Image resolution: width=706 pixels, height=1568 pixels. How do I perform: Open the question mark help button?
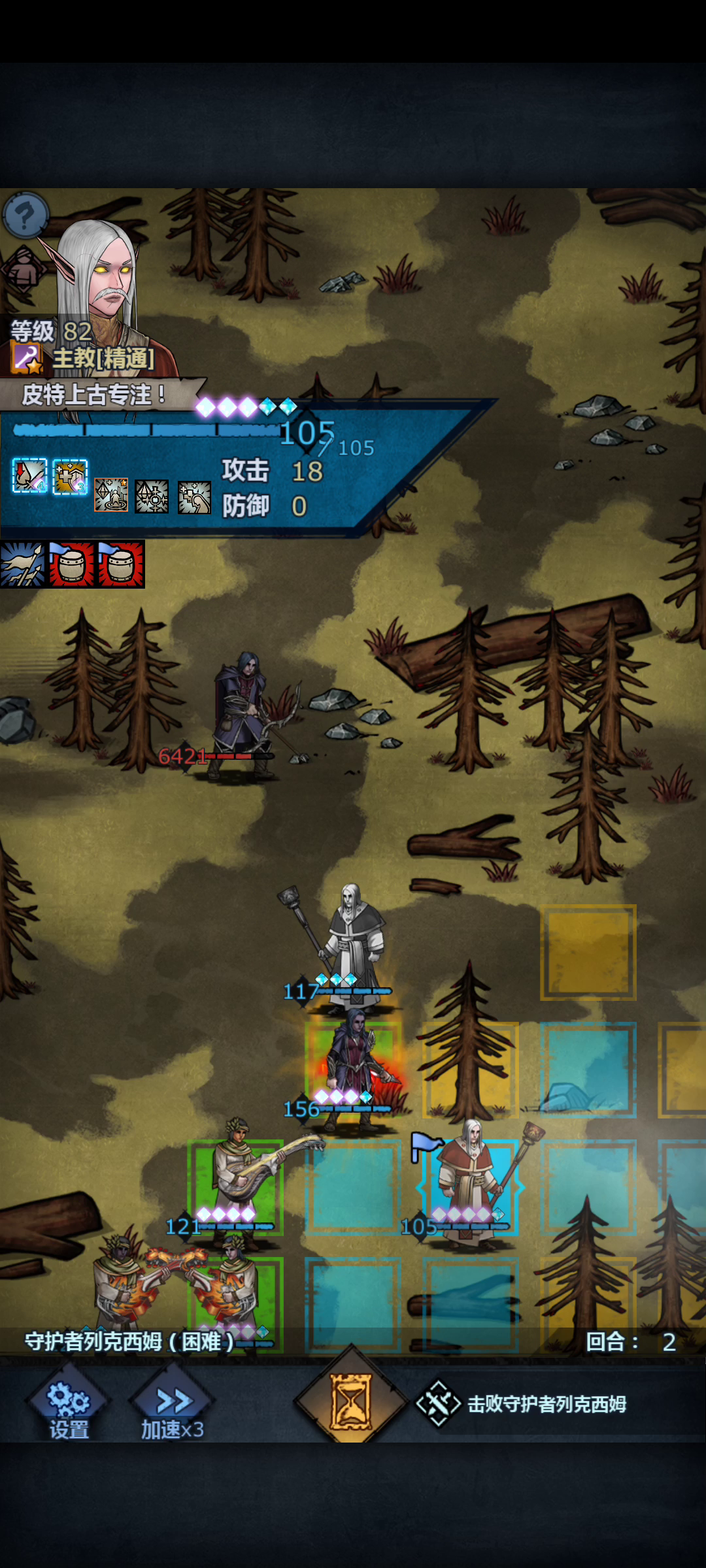pyautogui.click(x=25, y=214)
